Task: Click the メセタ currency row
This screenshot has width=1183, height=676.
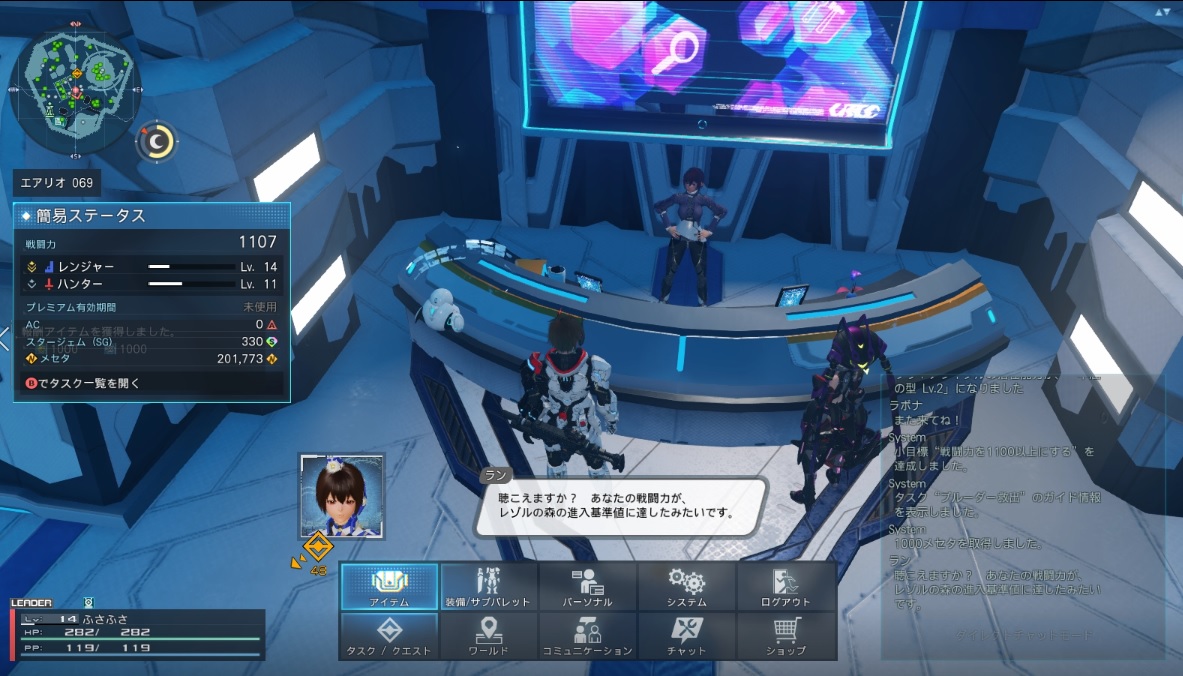Action: (x=152, y=358)
